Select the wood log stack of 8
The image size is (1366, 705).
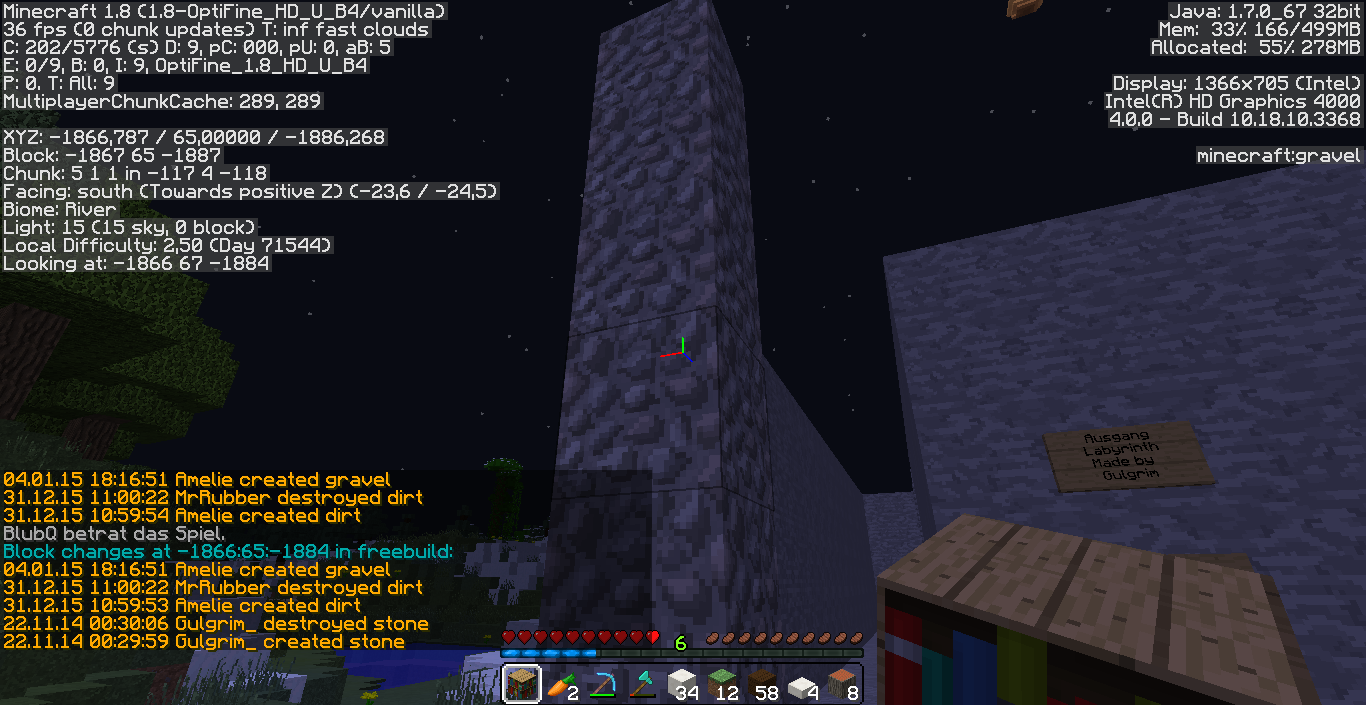point(842,684)
